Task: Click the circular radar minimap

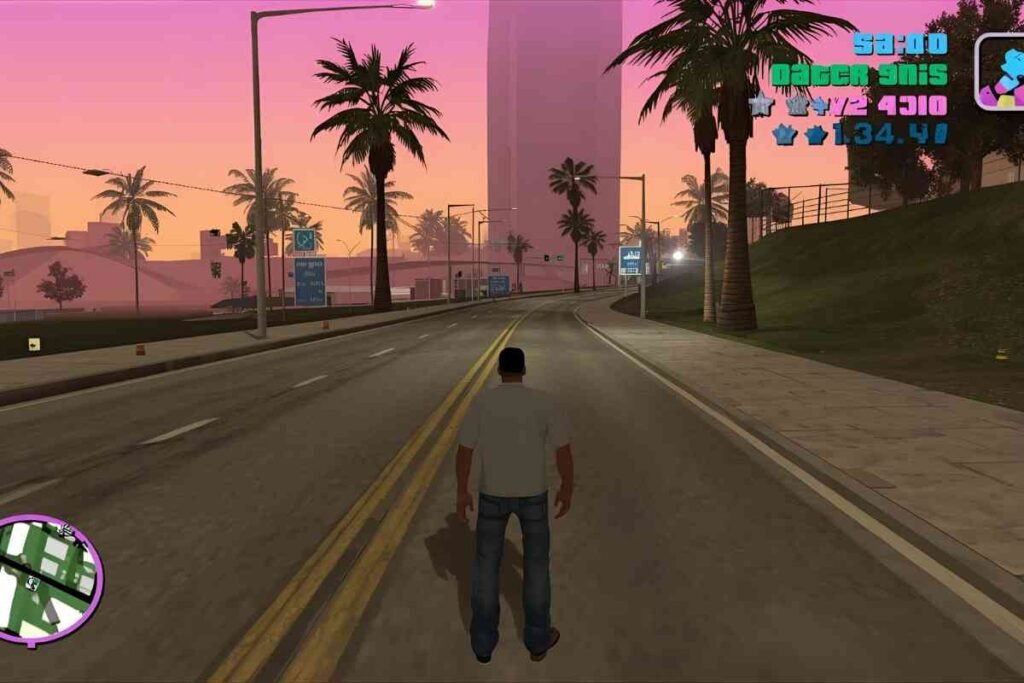Action: tap(48, 578)
